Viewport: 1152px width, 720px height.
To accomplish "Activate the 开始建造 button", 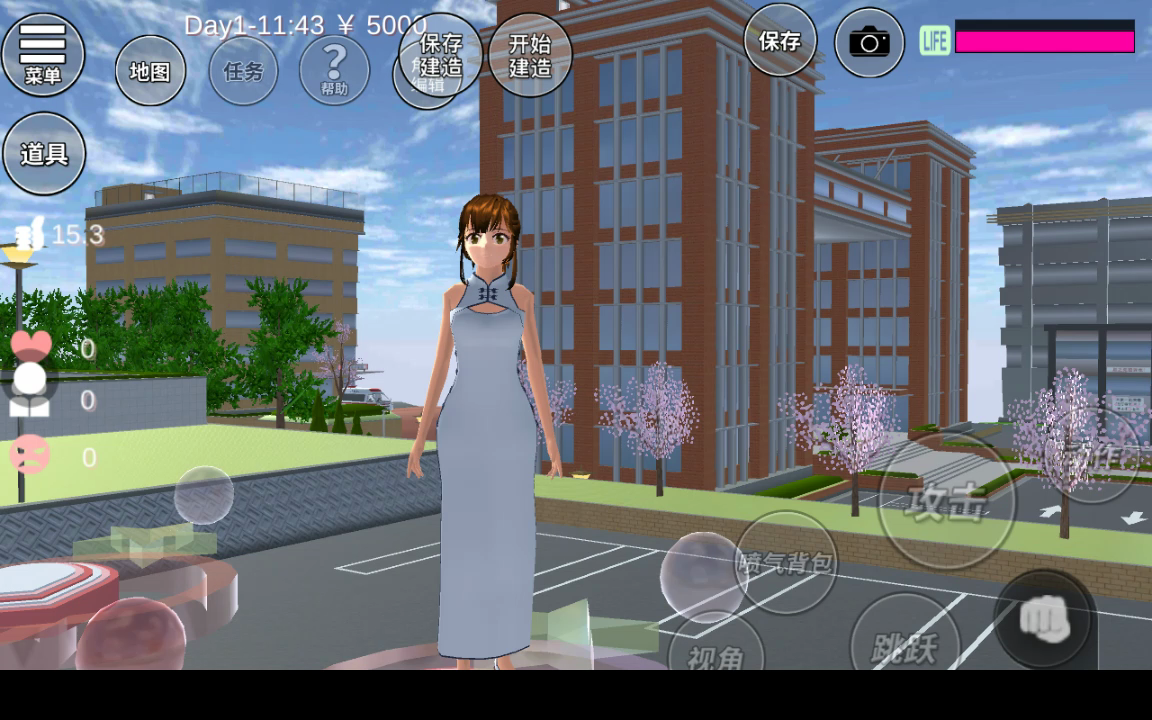I will [530, 55].
